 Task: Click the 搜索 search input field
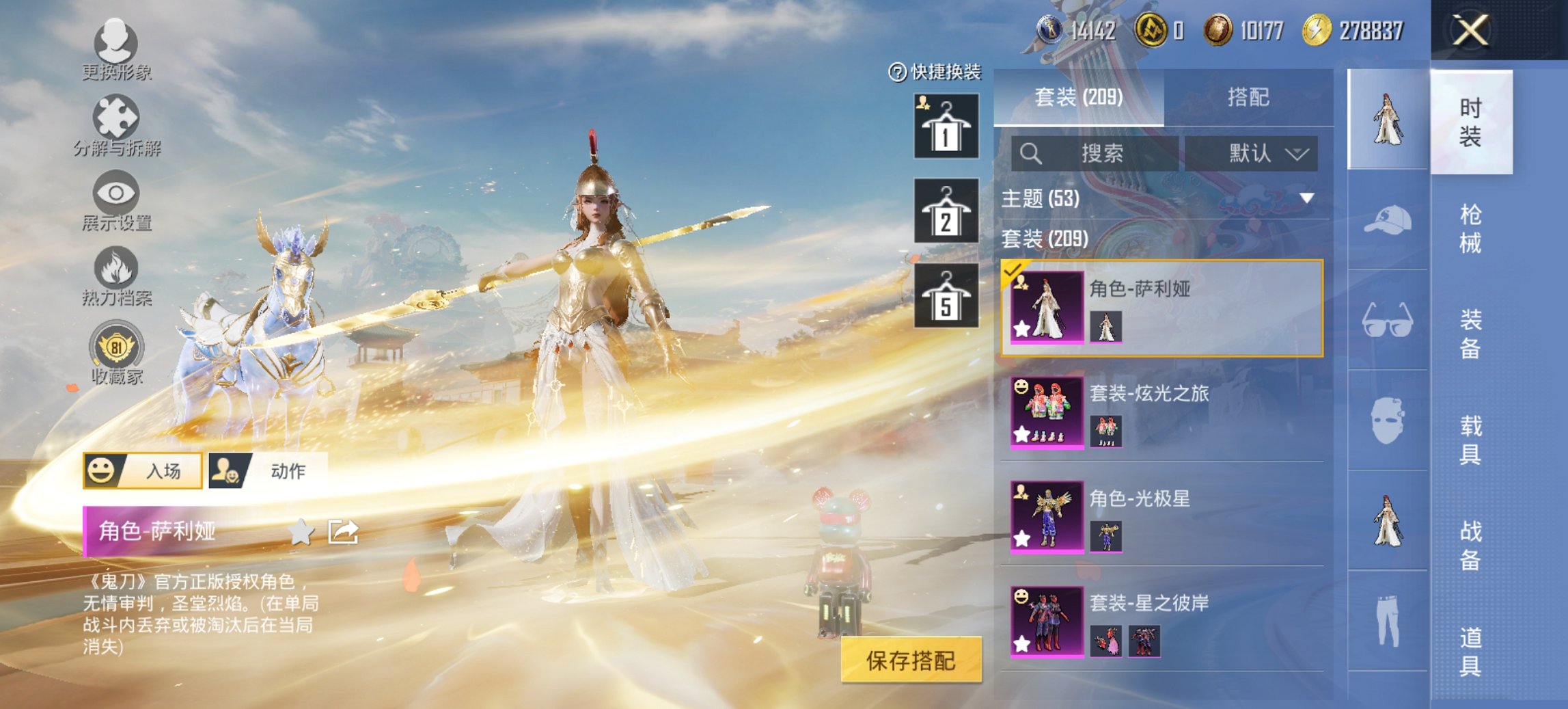(1093, 153)
